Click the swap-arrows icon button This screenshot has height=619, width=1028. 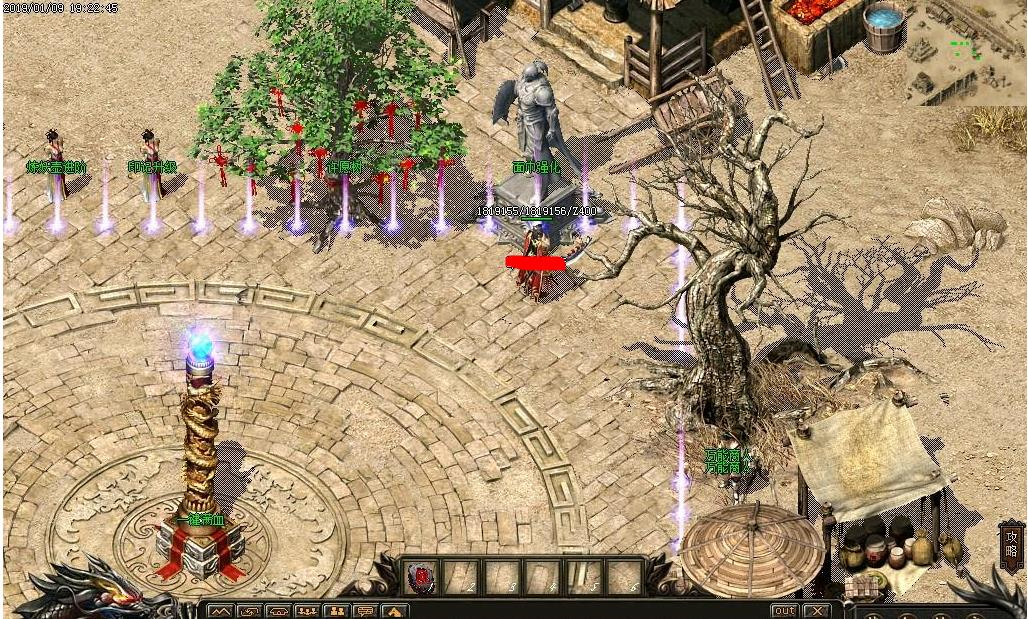[249, 611]
